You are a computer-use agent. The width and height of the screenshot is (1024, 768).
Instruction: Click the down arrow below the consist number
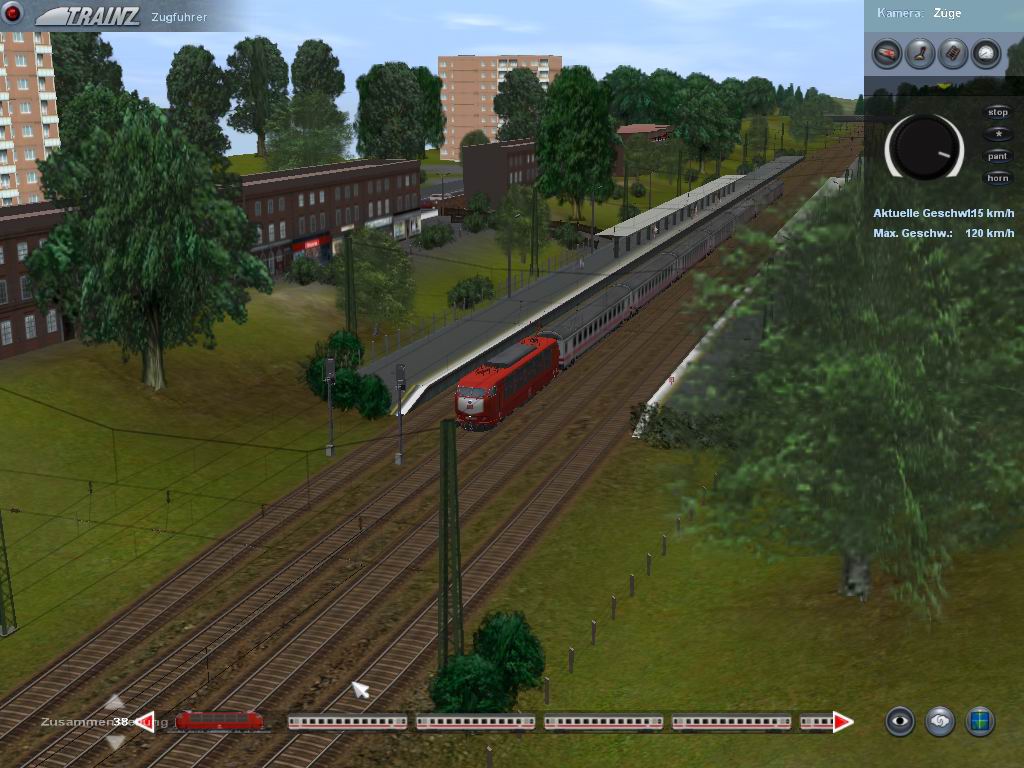click(115, 741)
